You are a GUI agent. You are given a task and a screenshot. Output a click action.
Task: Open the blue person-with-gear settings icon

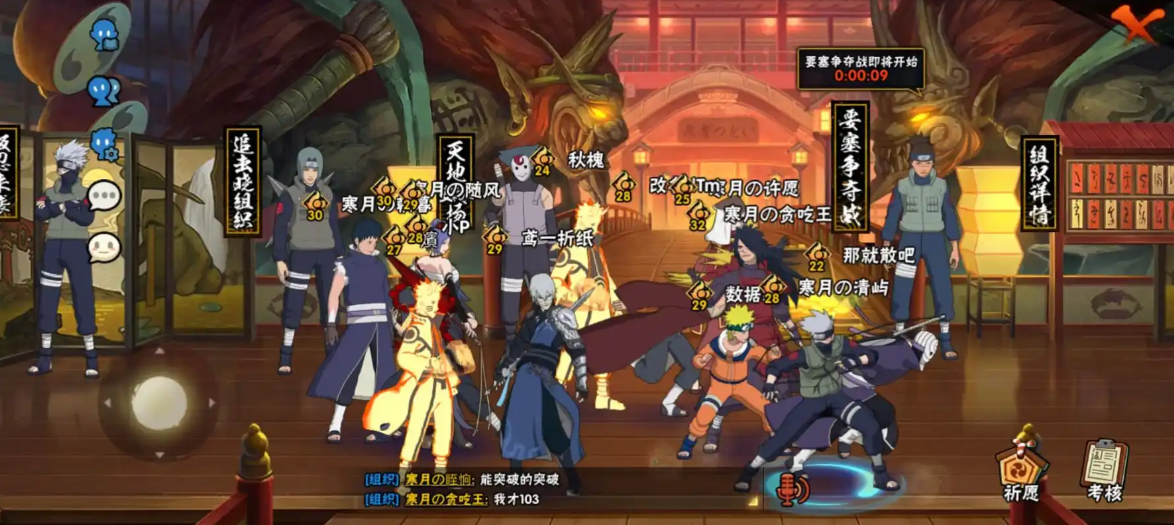[x=105, y=143]
